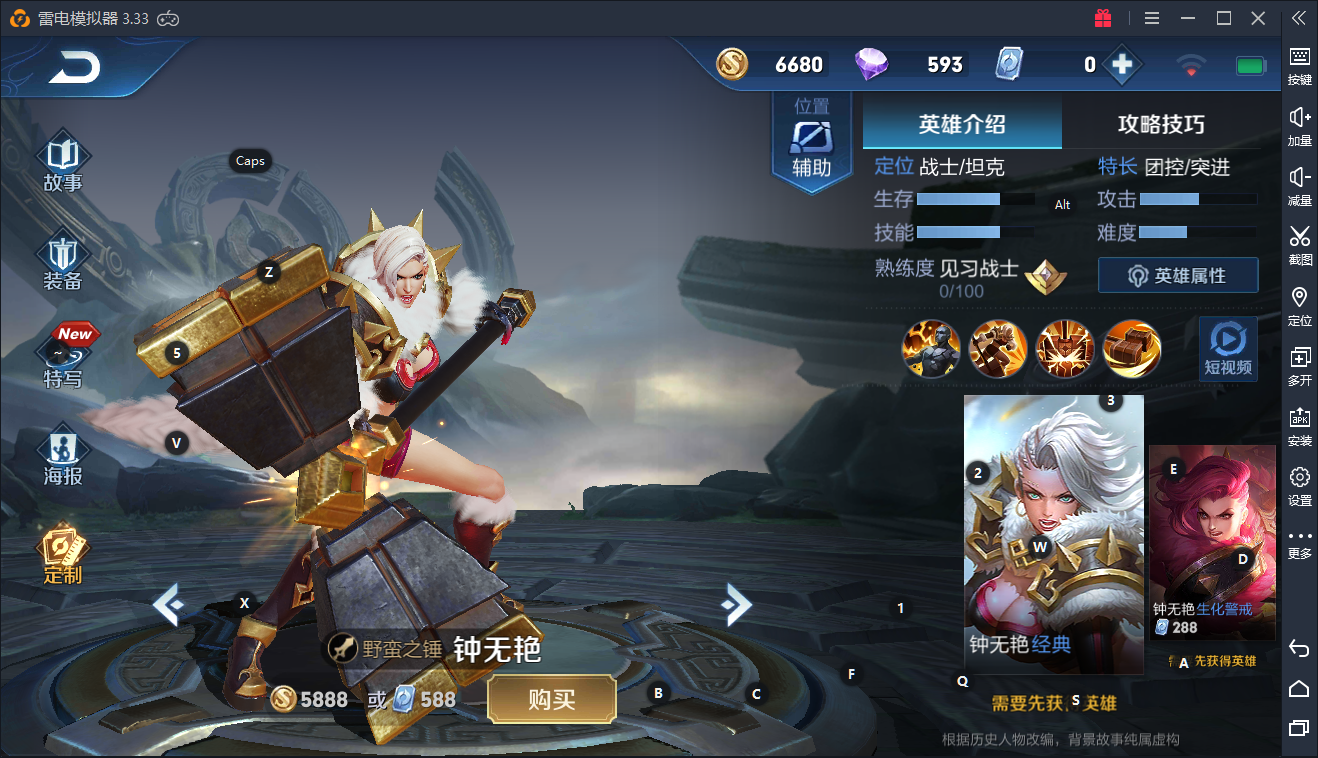Go back using the return arrow
Viewport: 1318px width, 758px height.
coord(76,68)
